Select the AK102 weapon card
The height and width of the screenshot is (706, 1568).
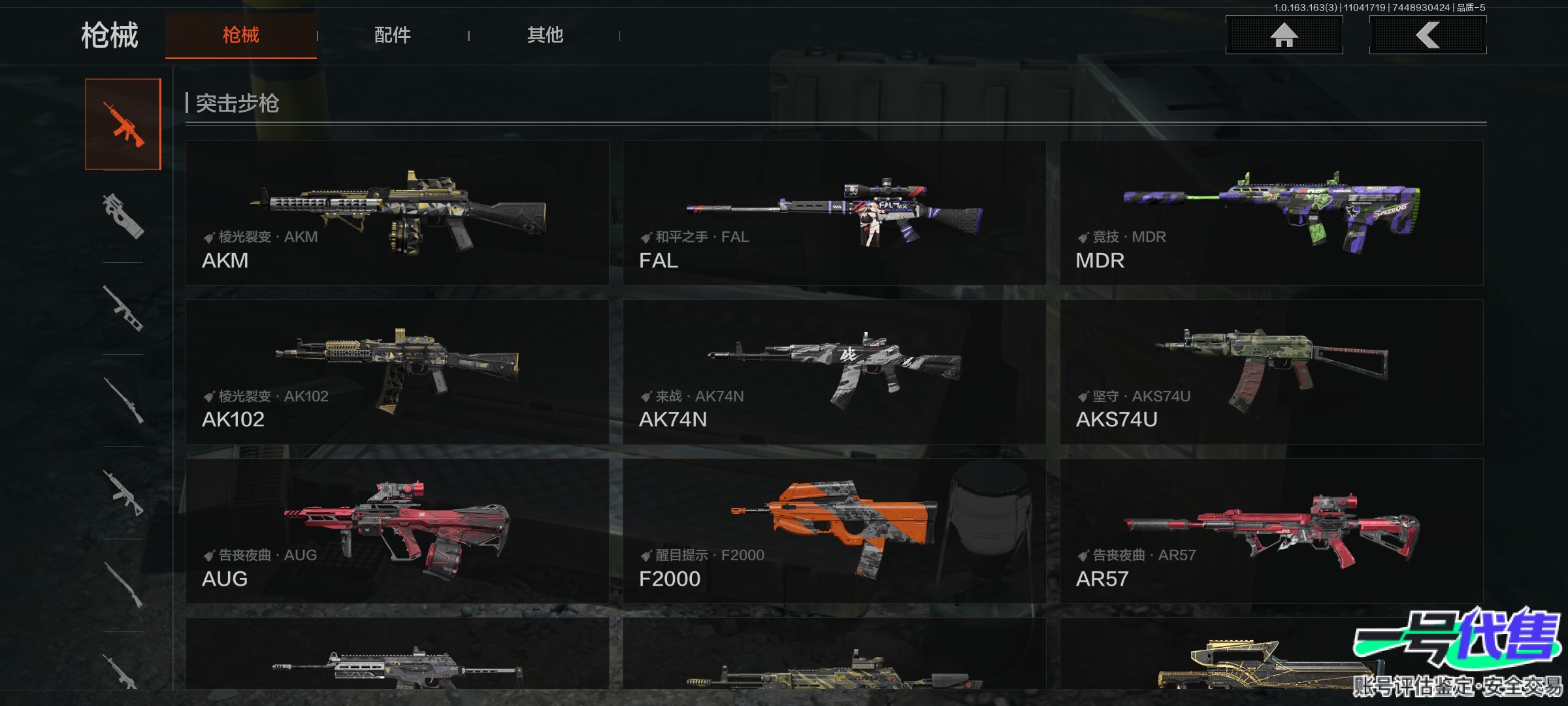(397, 372)
